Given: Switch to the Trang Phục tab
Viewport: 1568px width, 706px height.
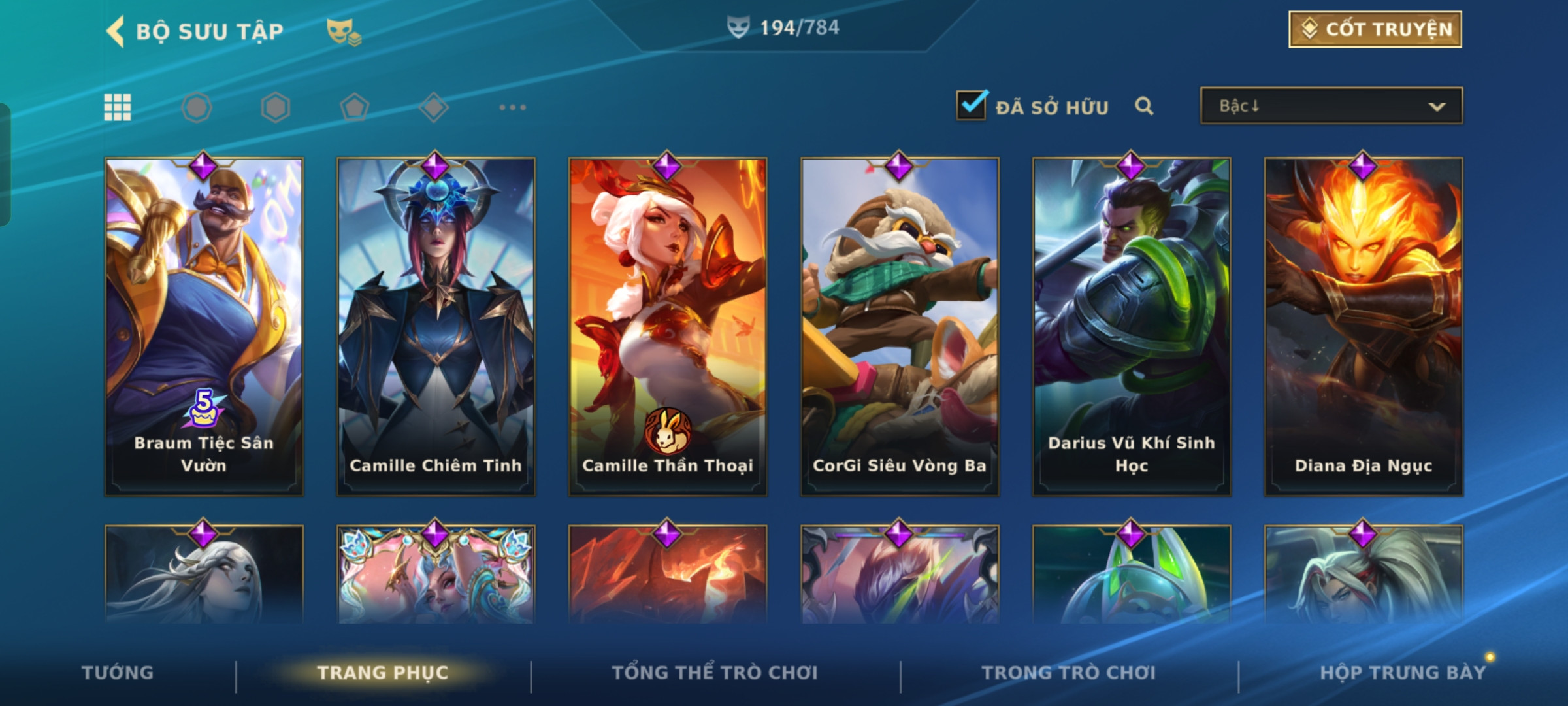Looking at the screenshot, I should (383, 673).
